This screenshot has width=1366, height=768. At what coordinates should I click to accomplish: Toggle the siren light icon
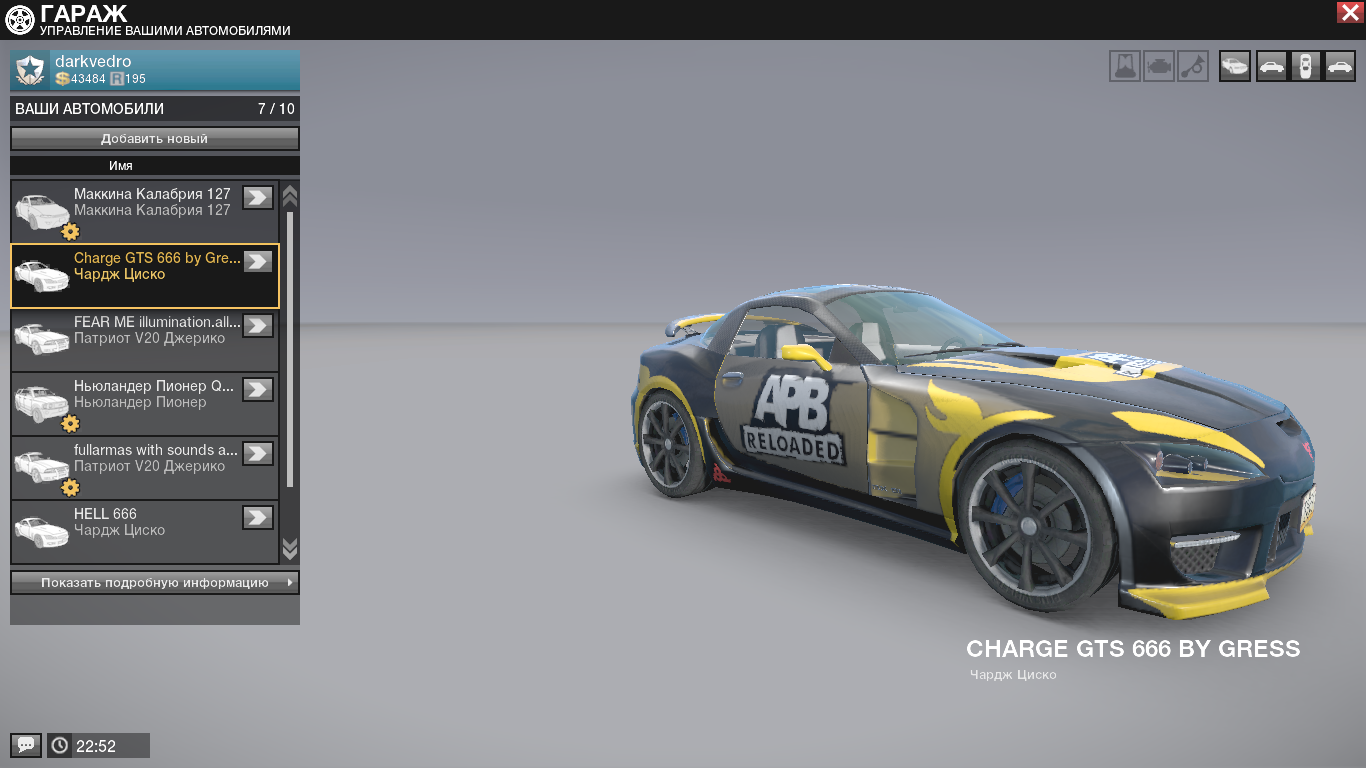1125,67
